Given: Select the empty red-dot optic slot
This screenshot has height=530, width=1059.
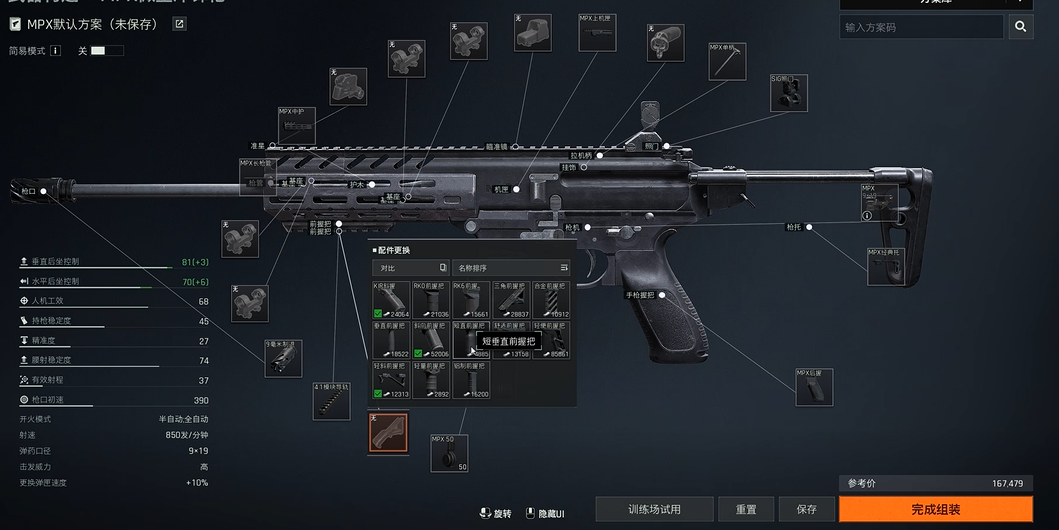Looking at the screenshot, I should (x=532, y=33).
